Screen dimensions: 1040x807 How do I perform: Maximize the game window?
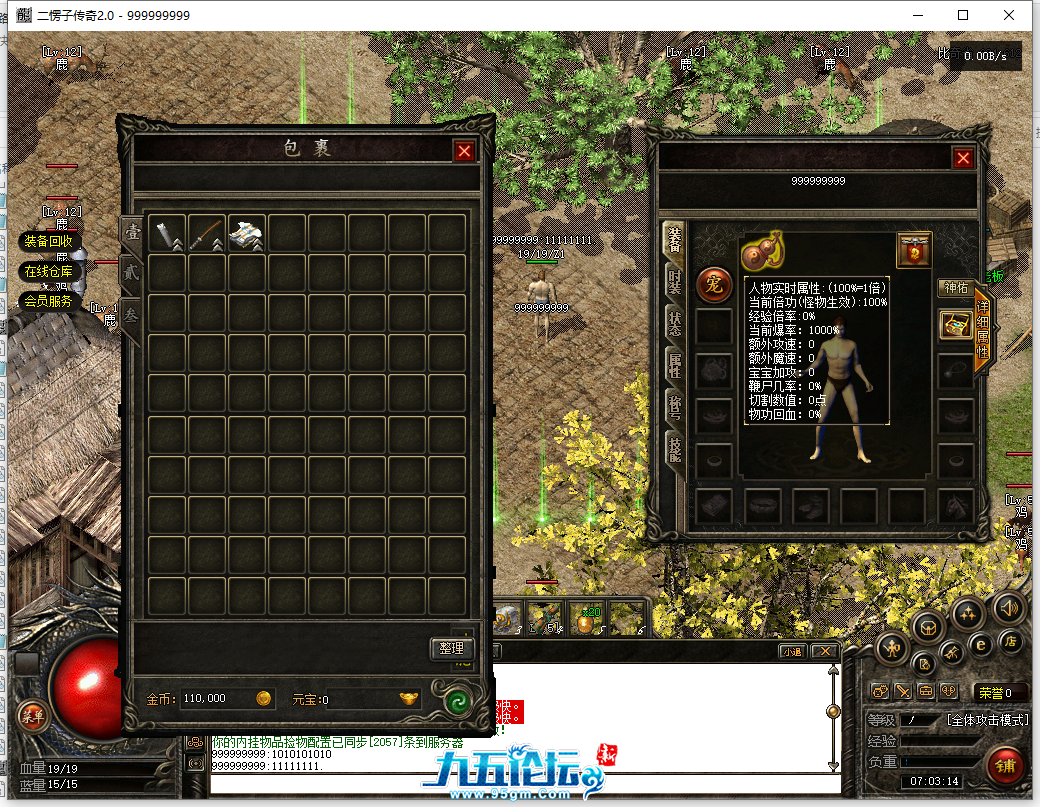coord(963,15)
